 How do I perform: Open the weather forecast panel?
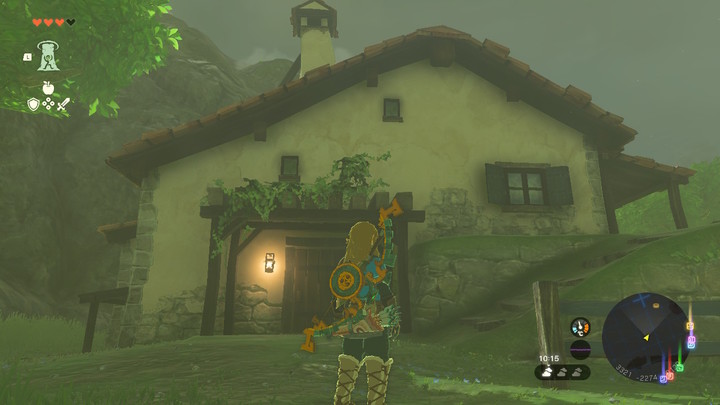click(563, 371)
